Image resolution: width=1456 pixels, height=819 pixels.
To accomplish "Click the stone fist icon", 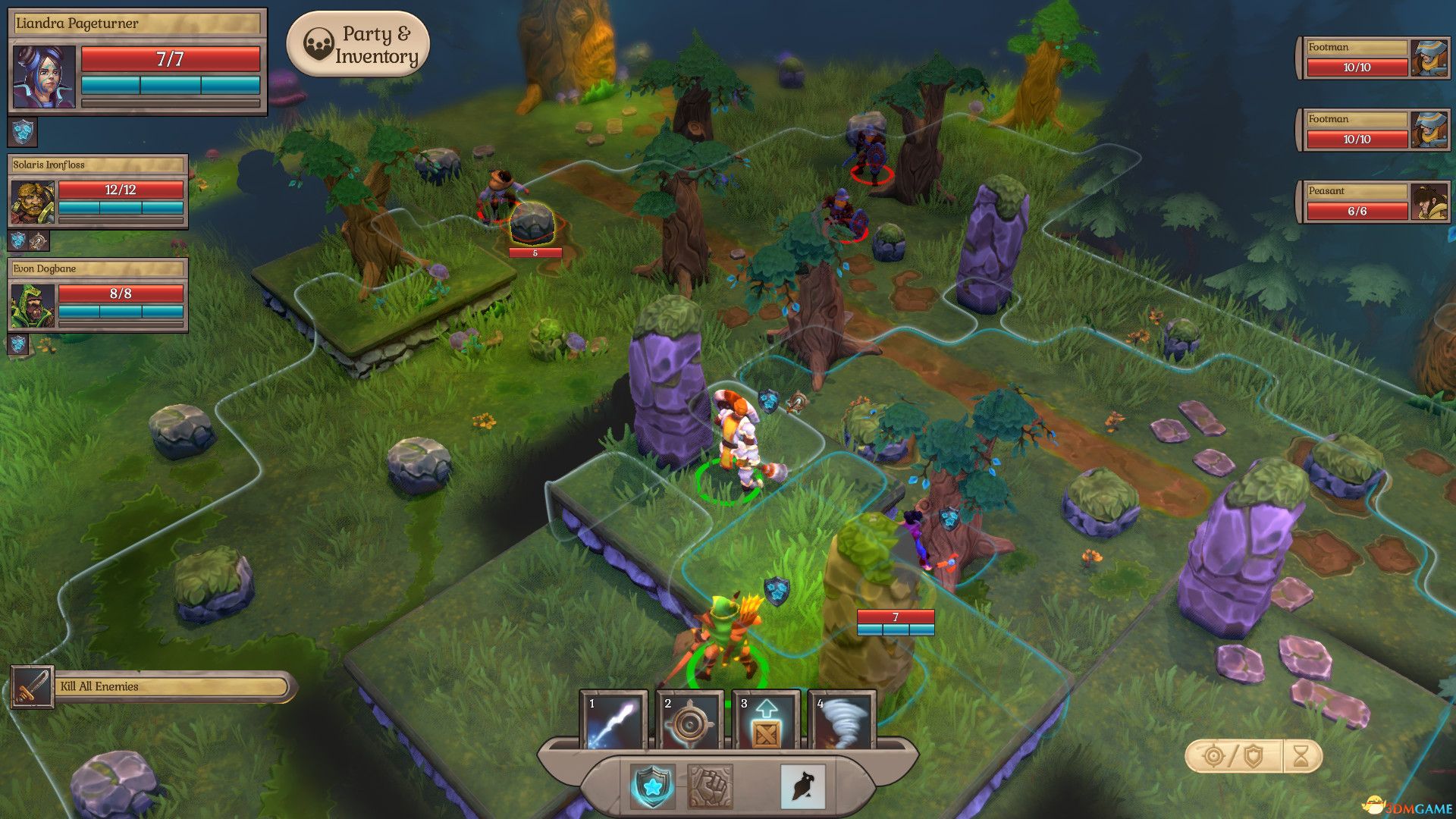I will click(710, 786).
